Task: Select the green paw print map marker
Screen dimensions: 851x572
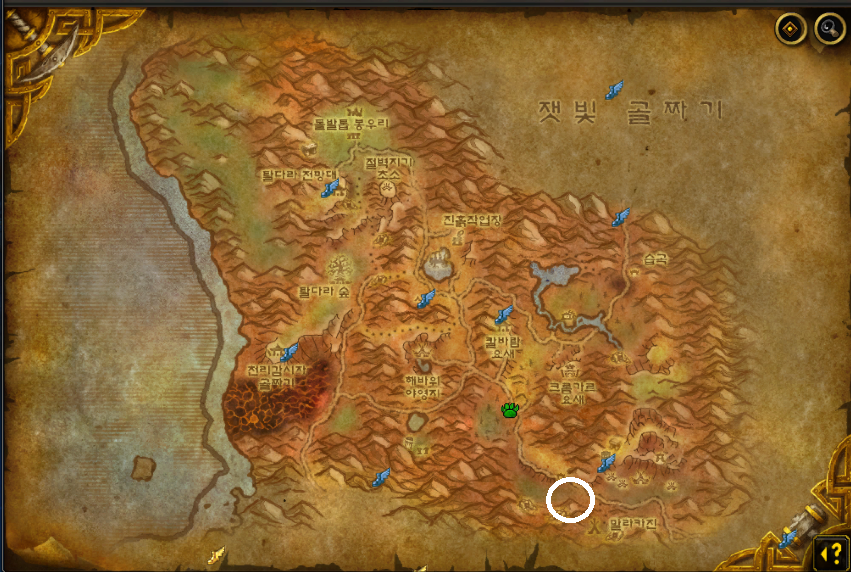Action: pos(510,410)
